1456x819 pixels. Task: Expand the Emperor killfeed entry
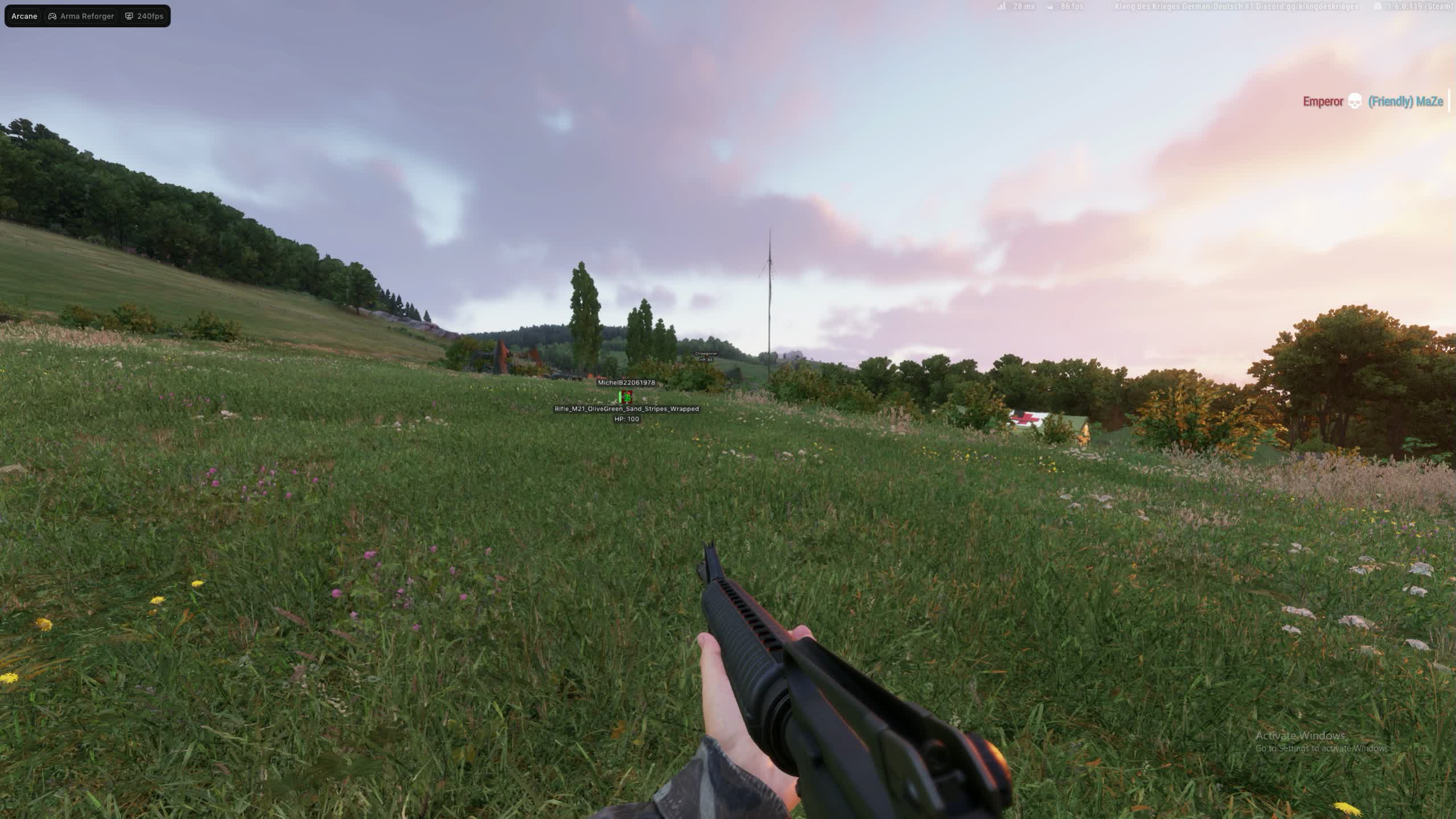(x=1322, y=101)
